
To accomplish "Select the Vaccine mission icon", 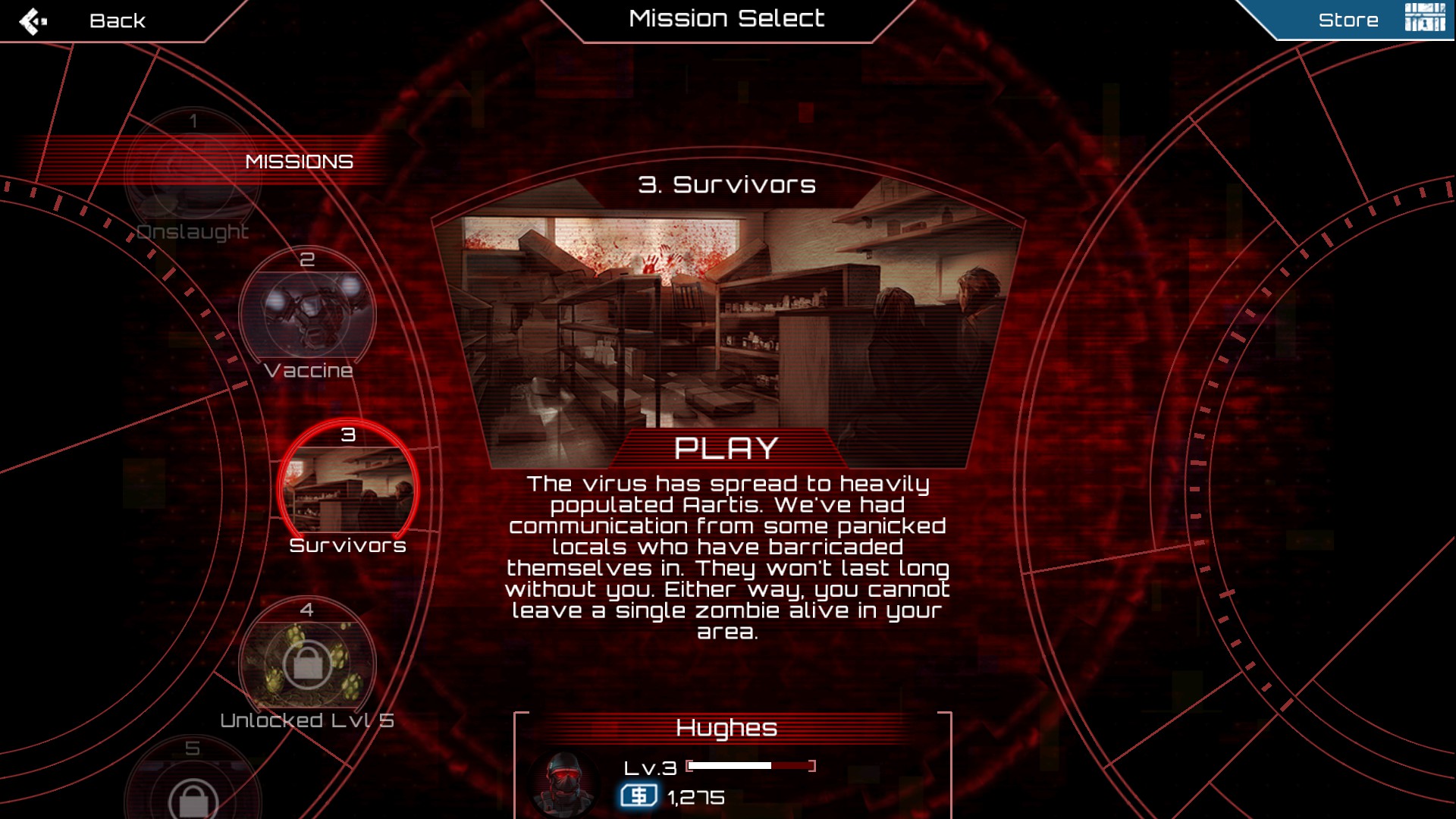I will [307, 315].
